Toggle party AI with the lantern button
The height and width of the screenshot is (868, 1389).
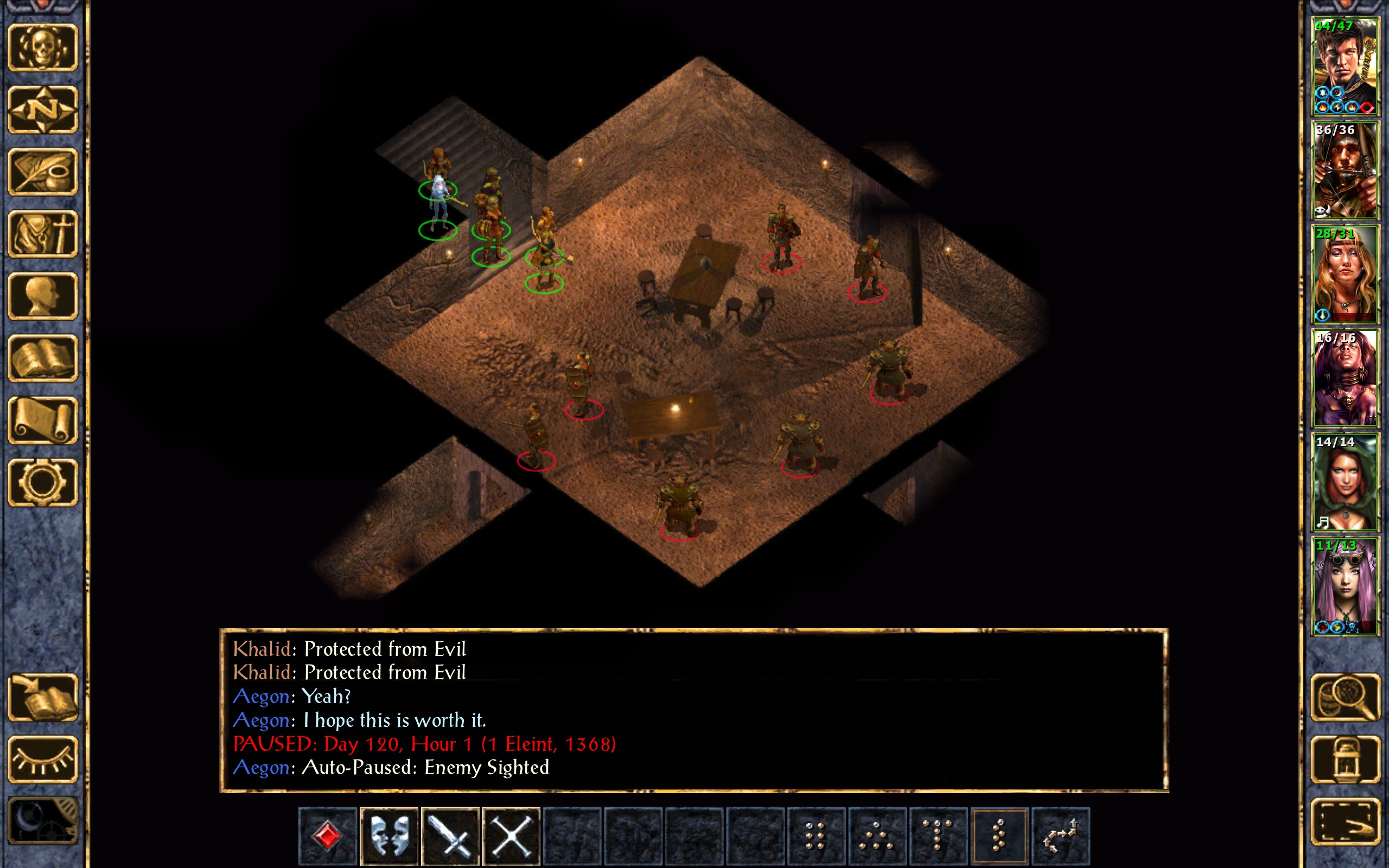coord(1345,759)
